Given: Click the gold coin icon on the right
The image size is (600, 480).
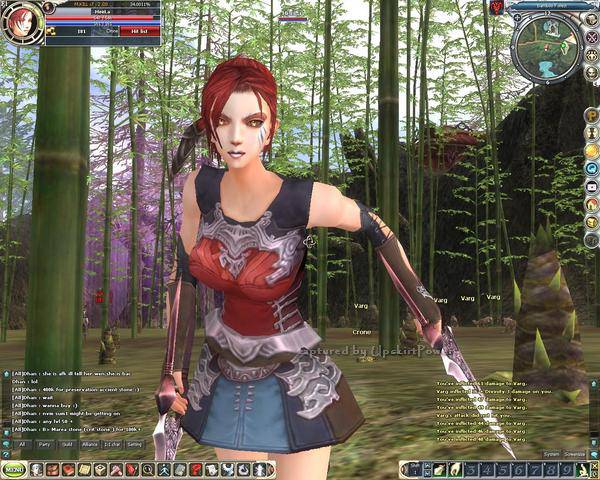Looking at the screenshot, I should click(591, 151).
